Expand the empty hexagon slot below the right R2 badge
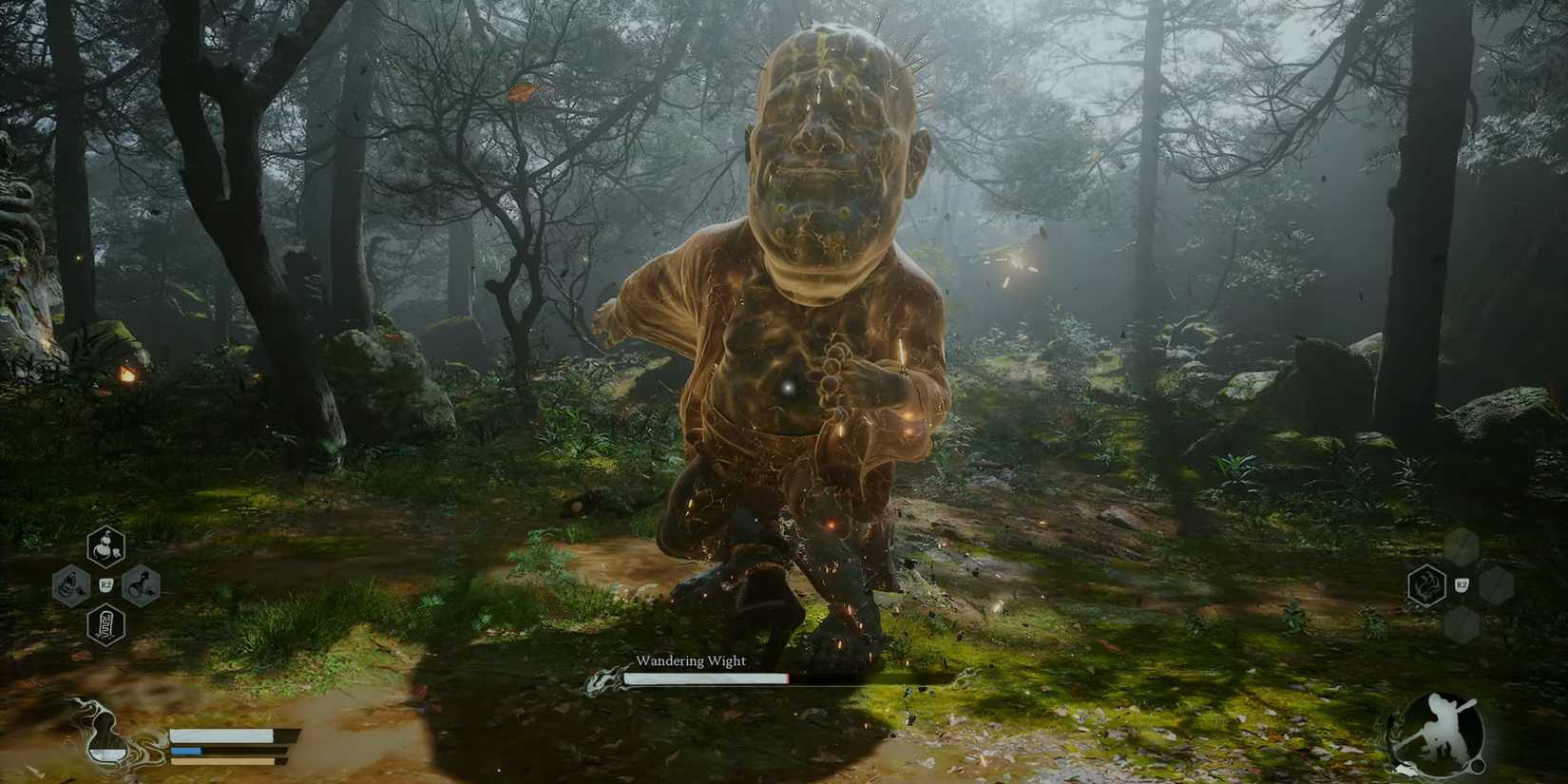Screen dimensions: 1568x784 point(1461,625)
